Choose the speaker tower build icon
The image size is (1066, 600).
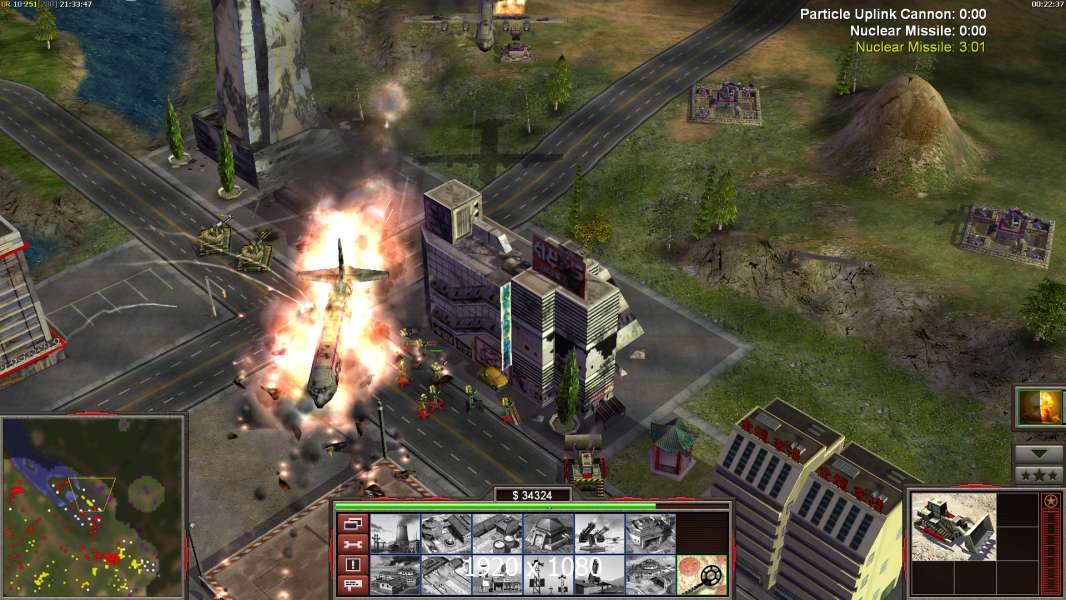[548, 574]
